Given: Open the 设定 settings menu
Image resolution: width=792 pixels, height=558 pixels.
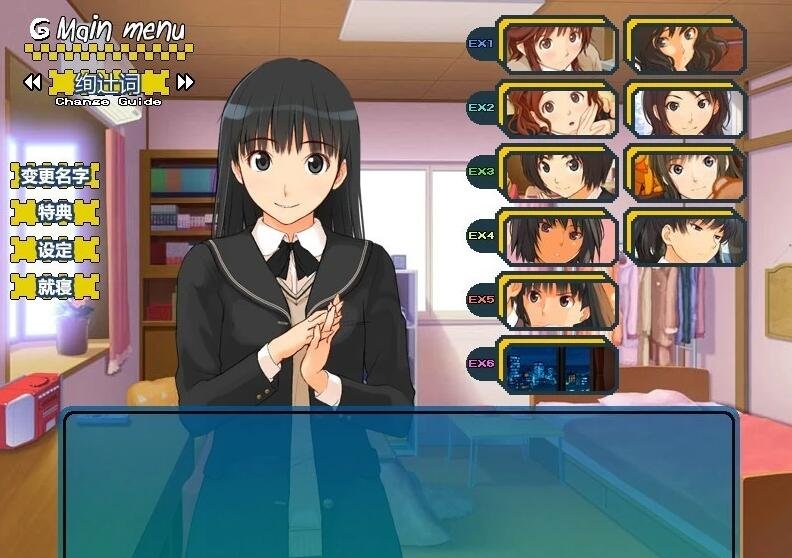Looking at the screenshot, I should [x=55, y=250].
